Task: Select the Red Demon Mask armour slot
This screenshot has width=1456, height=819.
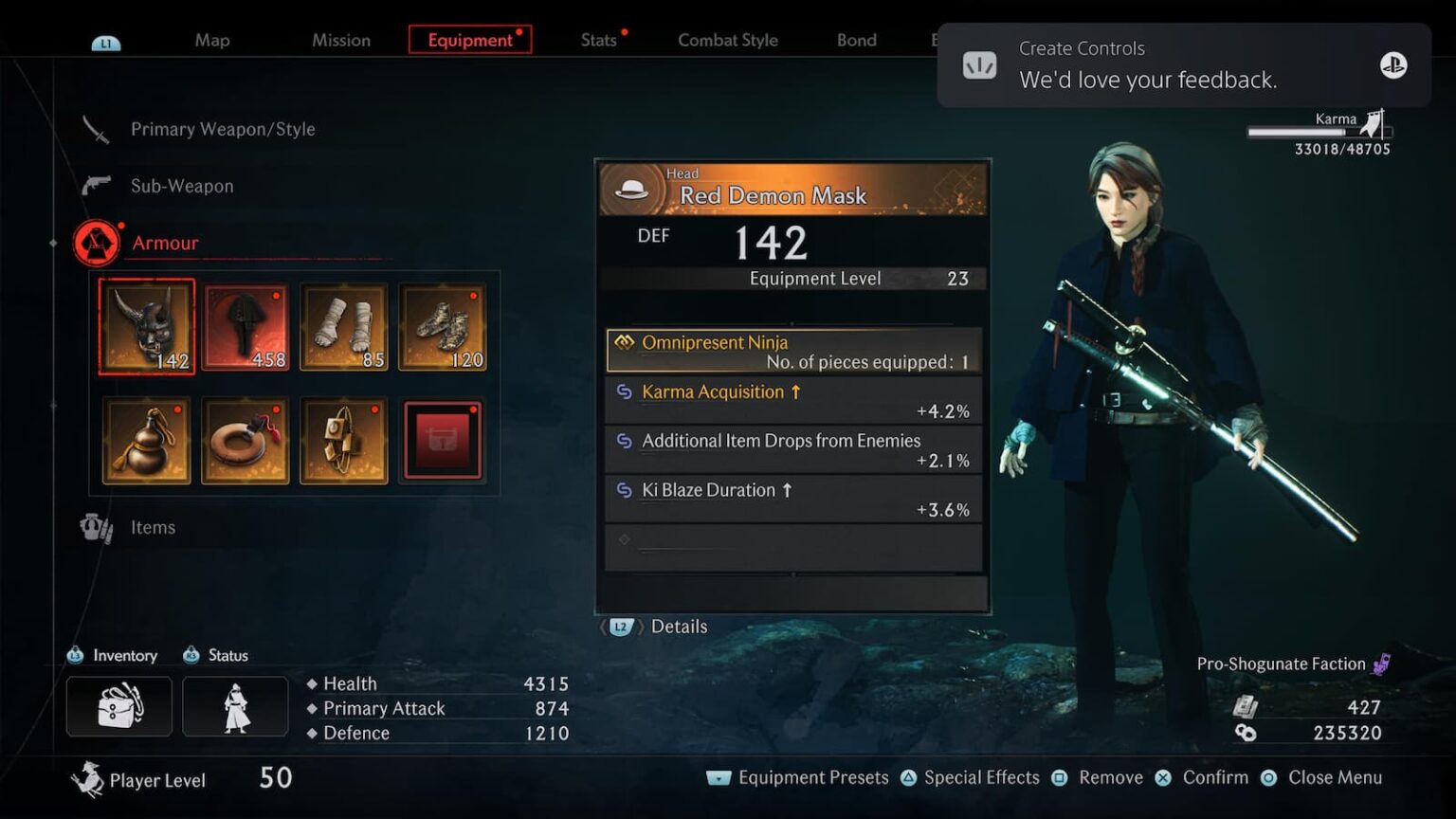Action: coord(146,326)
